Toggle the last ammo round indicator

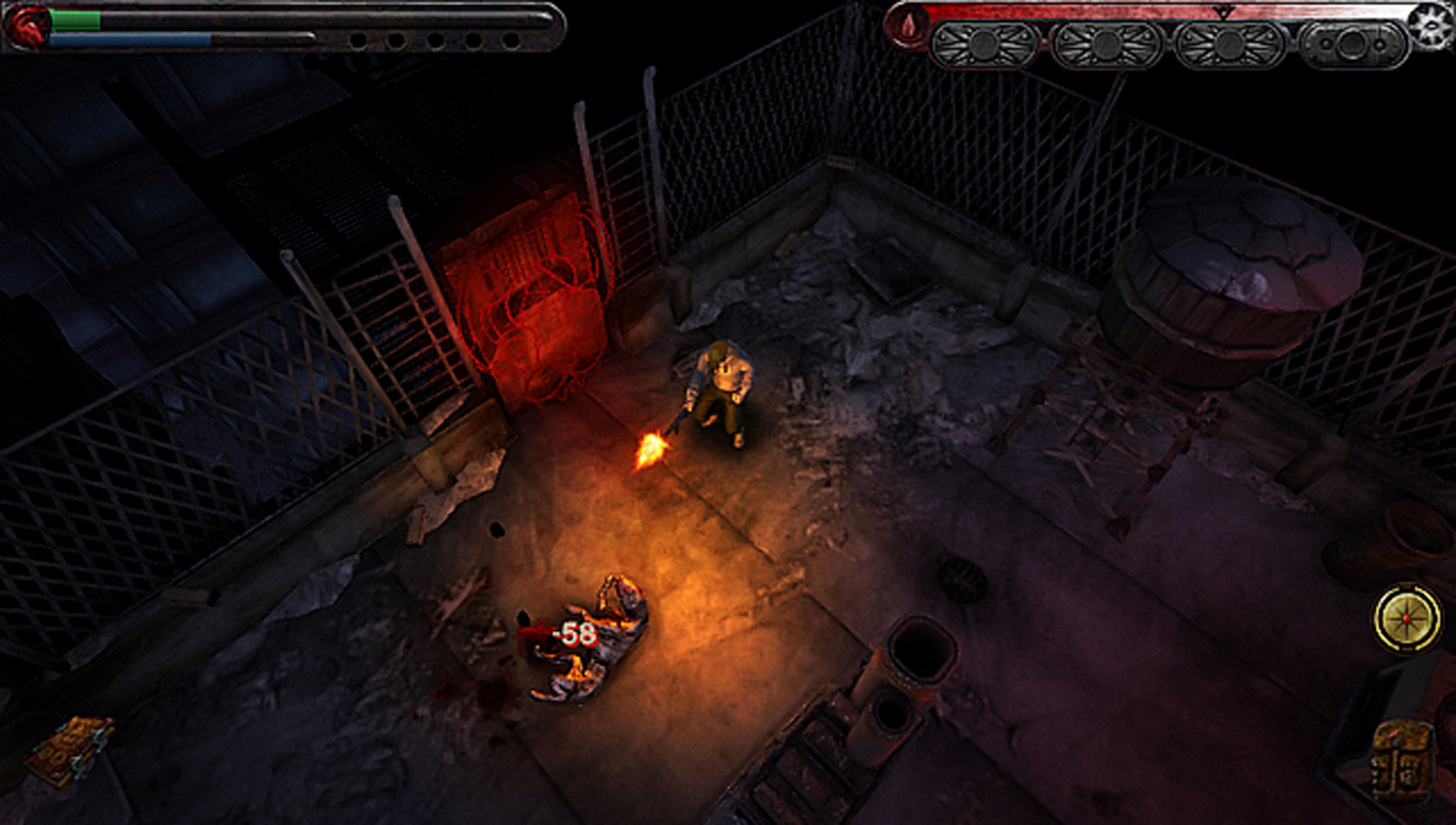click(512, 38)
